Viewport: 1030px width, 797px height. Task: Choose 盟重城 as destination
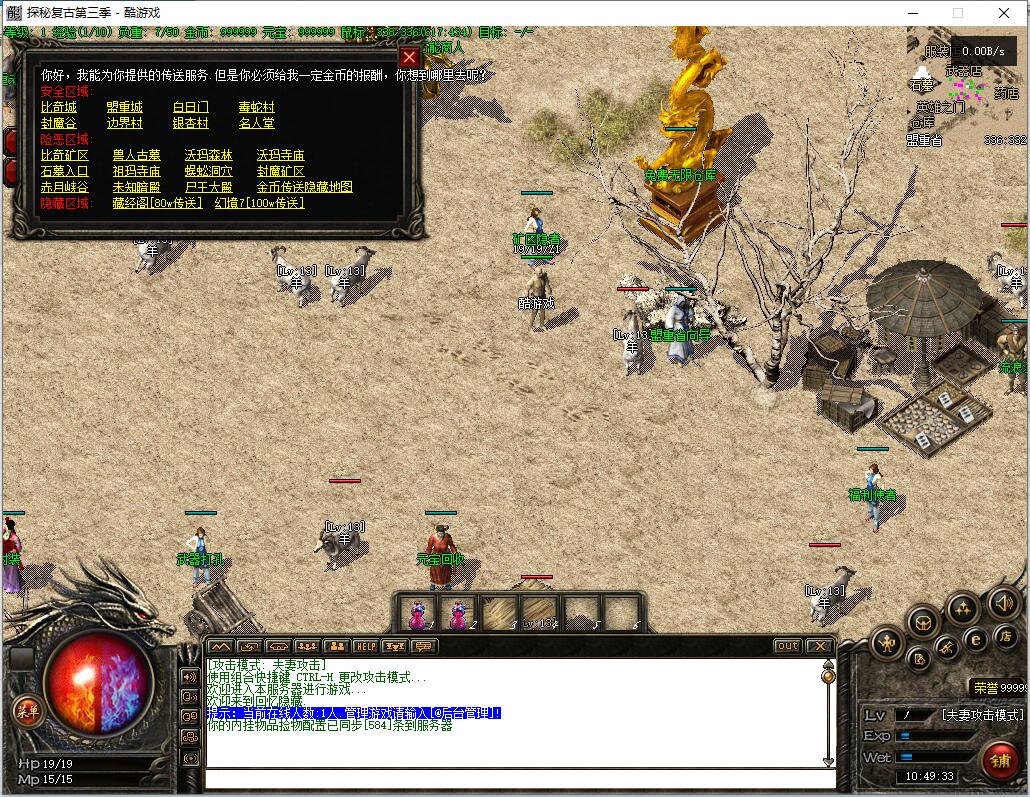pos(124,107)
